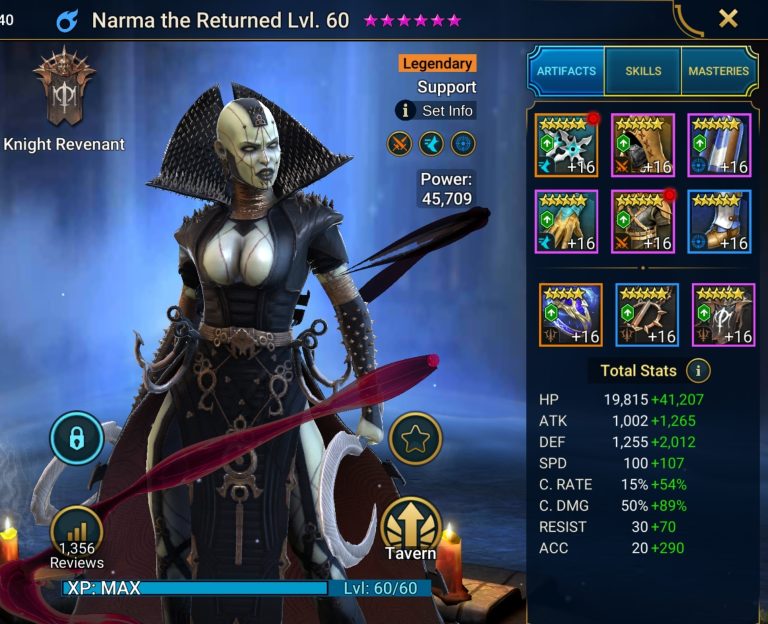Select the shuriken weapon artifact

tap(566, 145)
